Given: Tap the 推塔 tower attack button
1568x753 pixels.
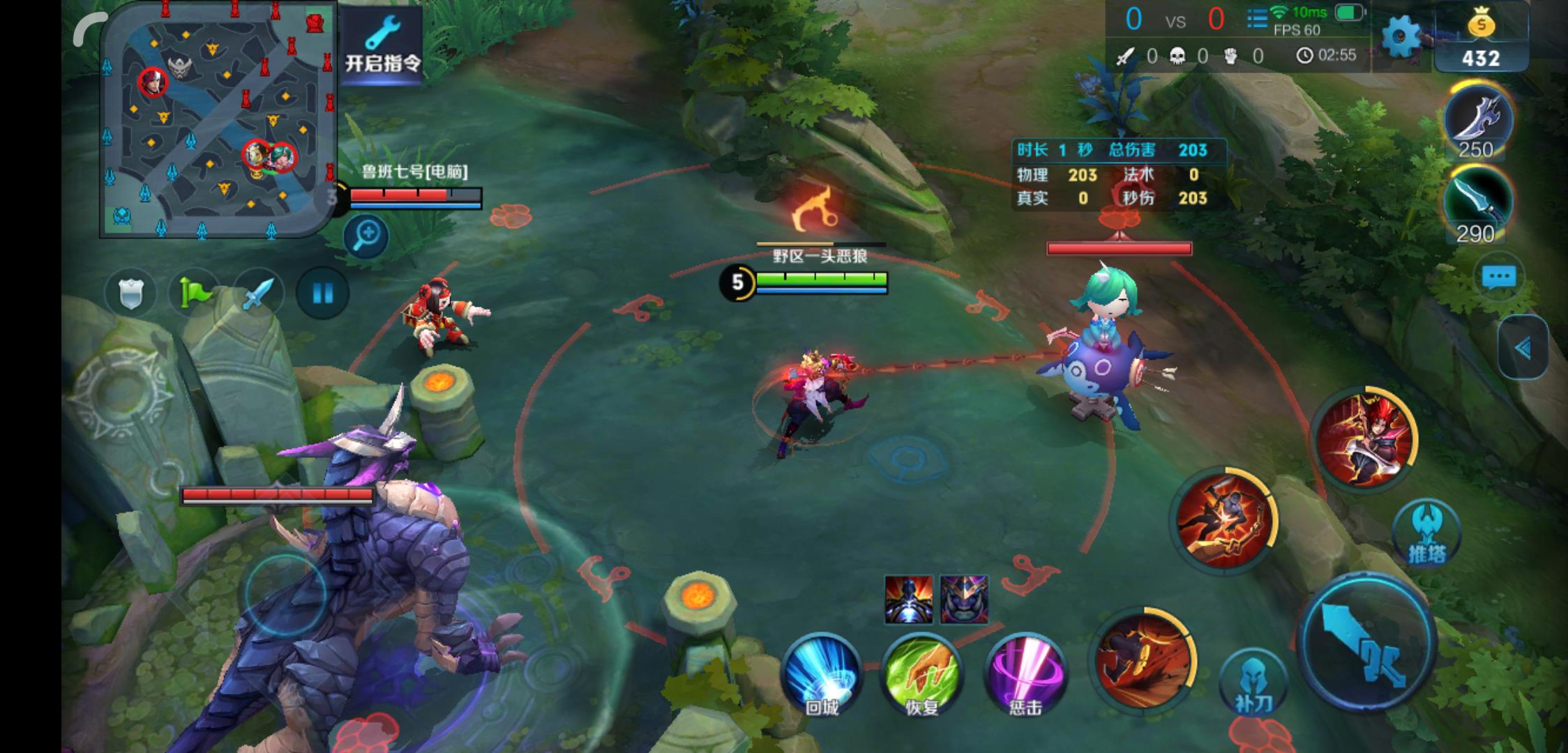Looking at the screenshot, I should [1426, 533].
